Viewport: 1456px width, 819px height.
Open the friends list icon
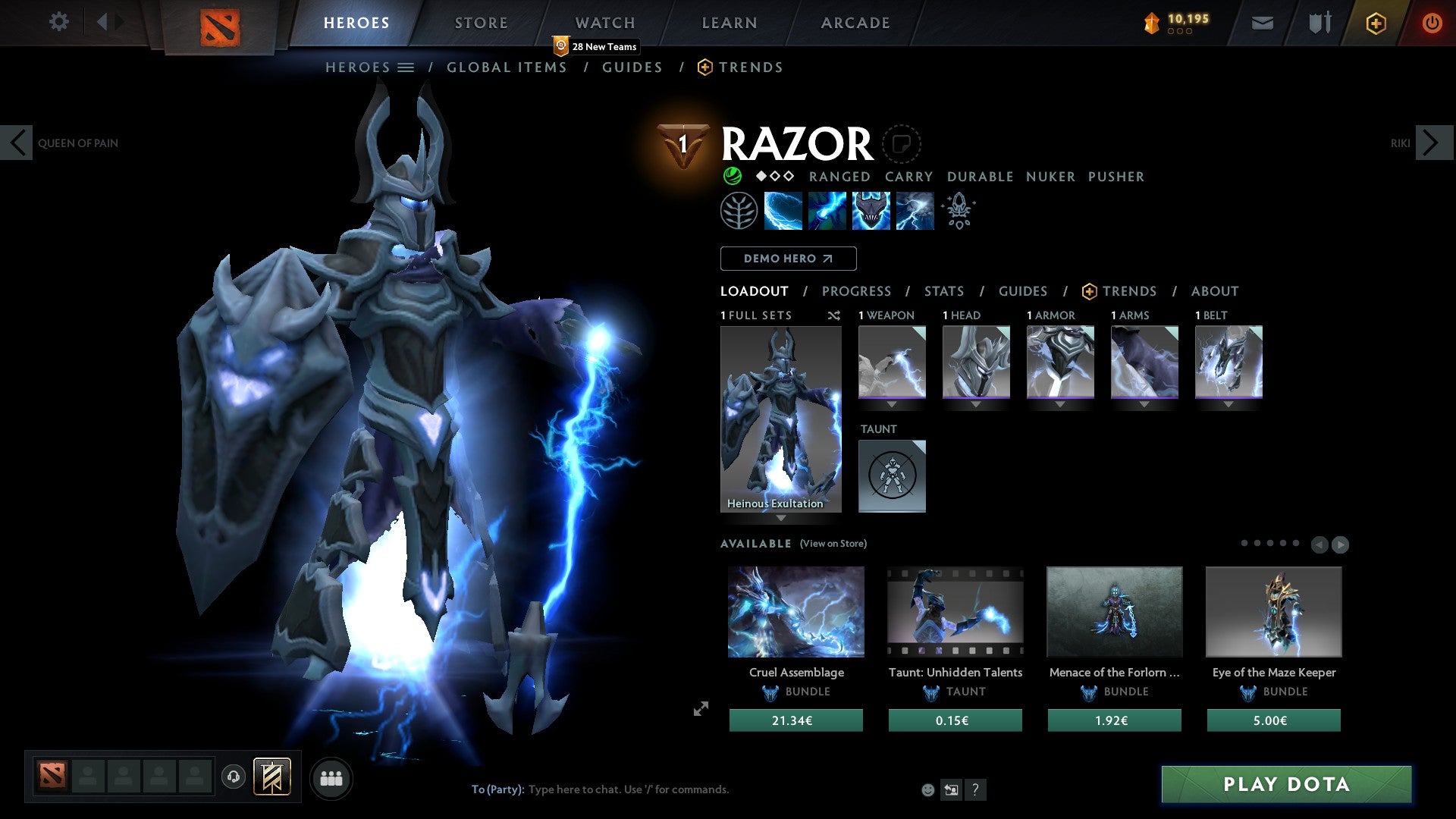tap(331, 777)
